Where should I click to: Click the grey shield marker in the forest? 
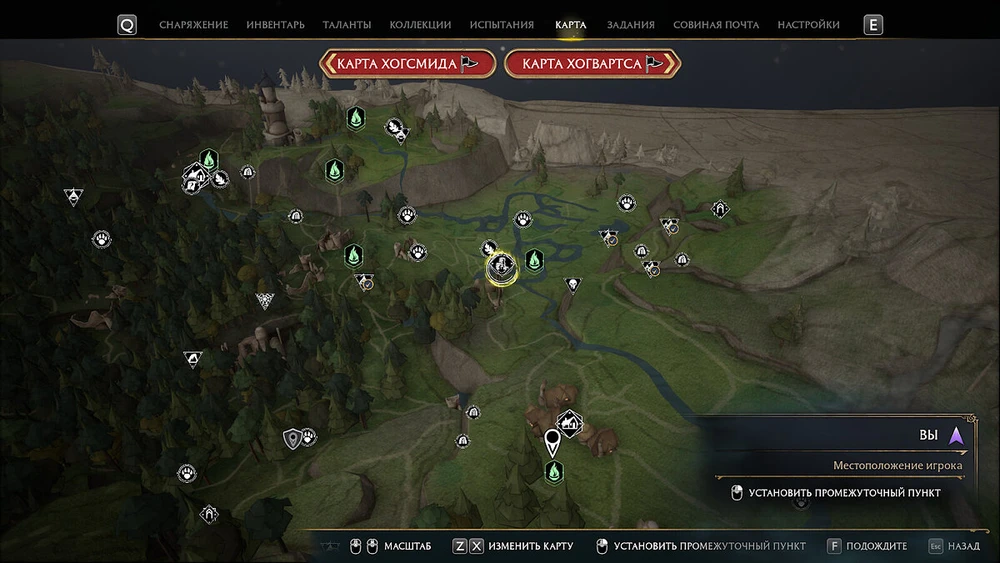coord(292,437)
